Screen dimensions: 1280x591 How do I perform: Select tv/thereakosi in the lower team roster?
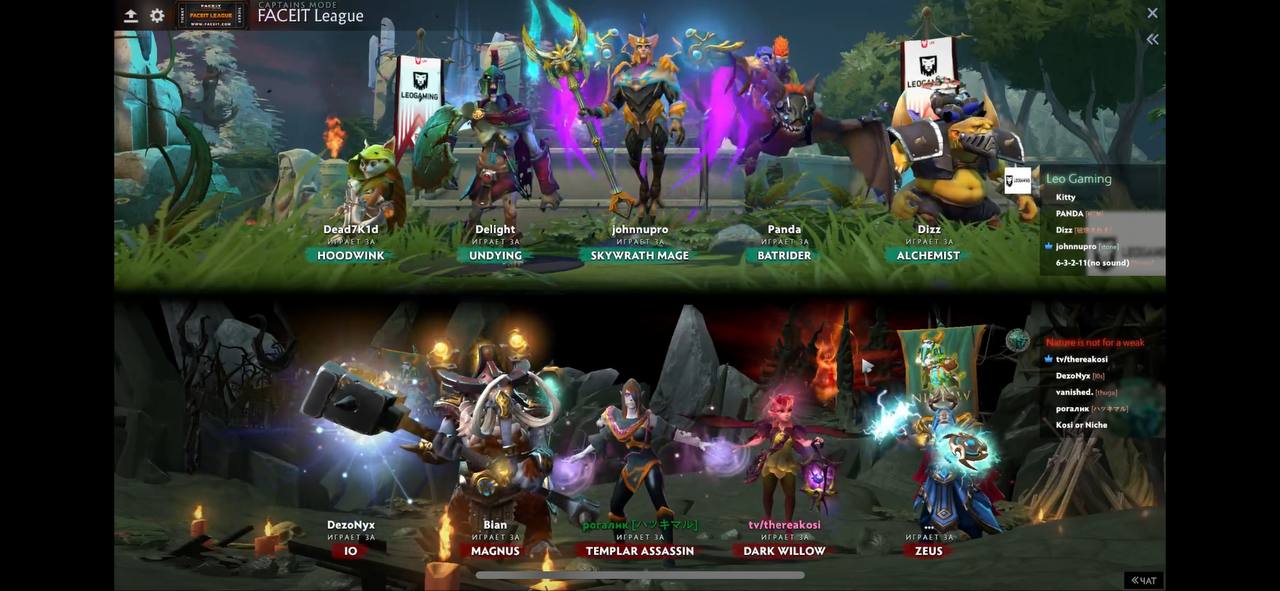pyautogui.click(x=1081, y=359)
